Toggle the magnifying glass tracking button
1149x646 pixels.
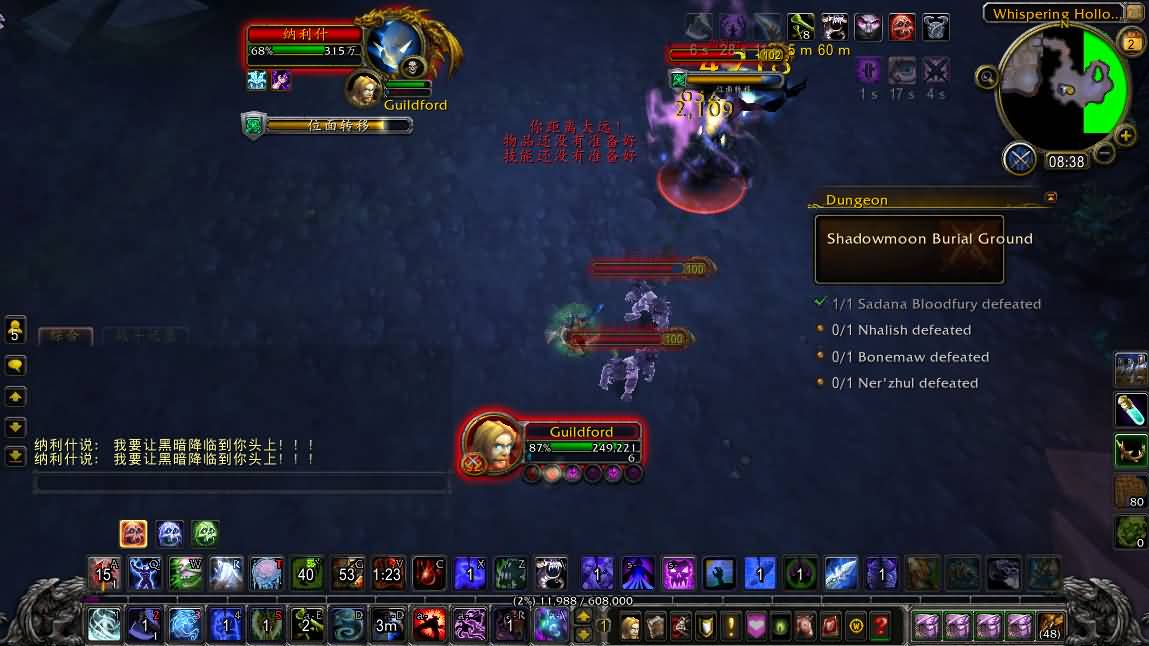[987, 76]
